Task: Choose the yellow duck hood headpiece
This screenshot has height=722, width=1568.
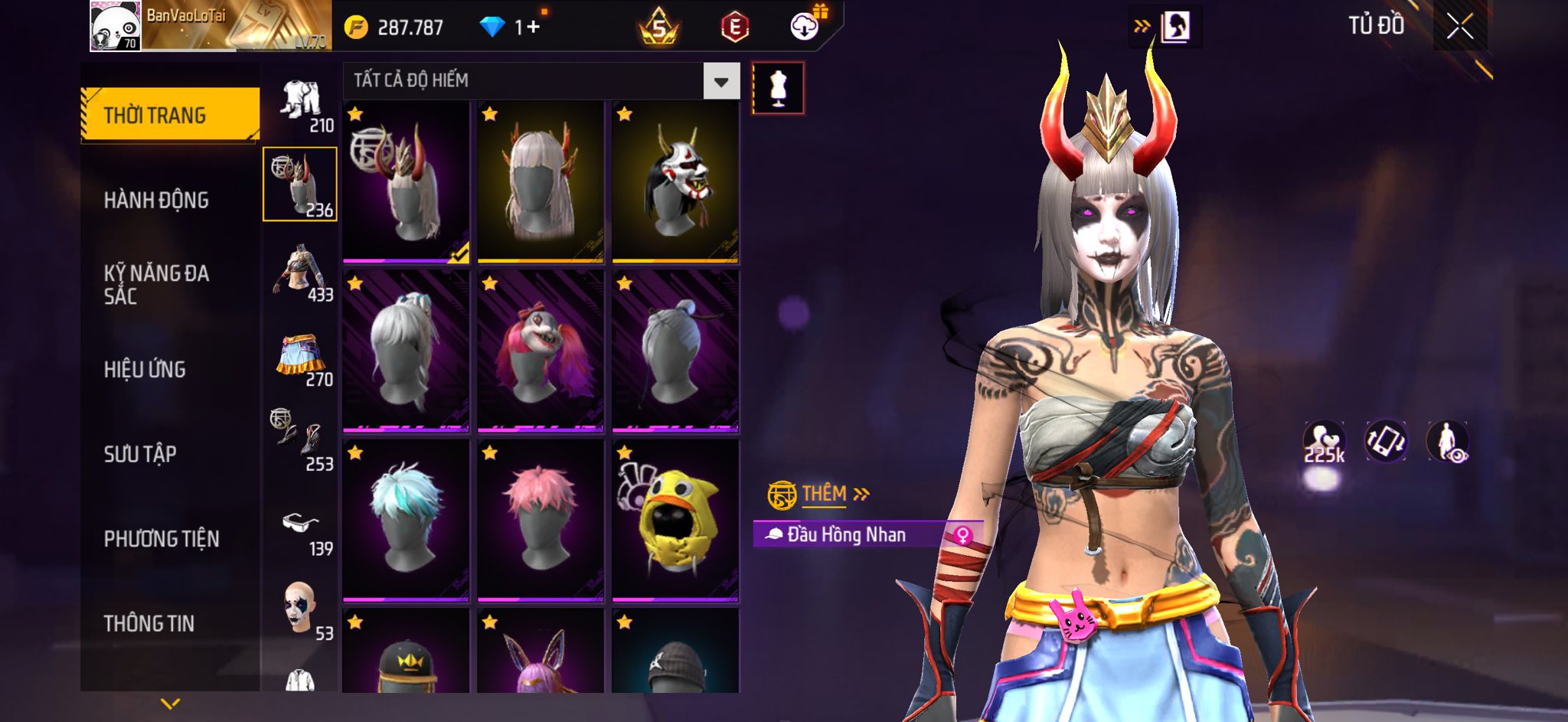Action: (675, 521)
